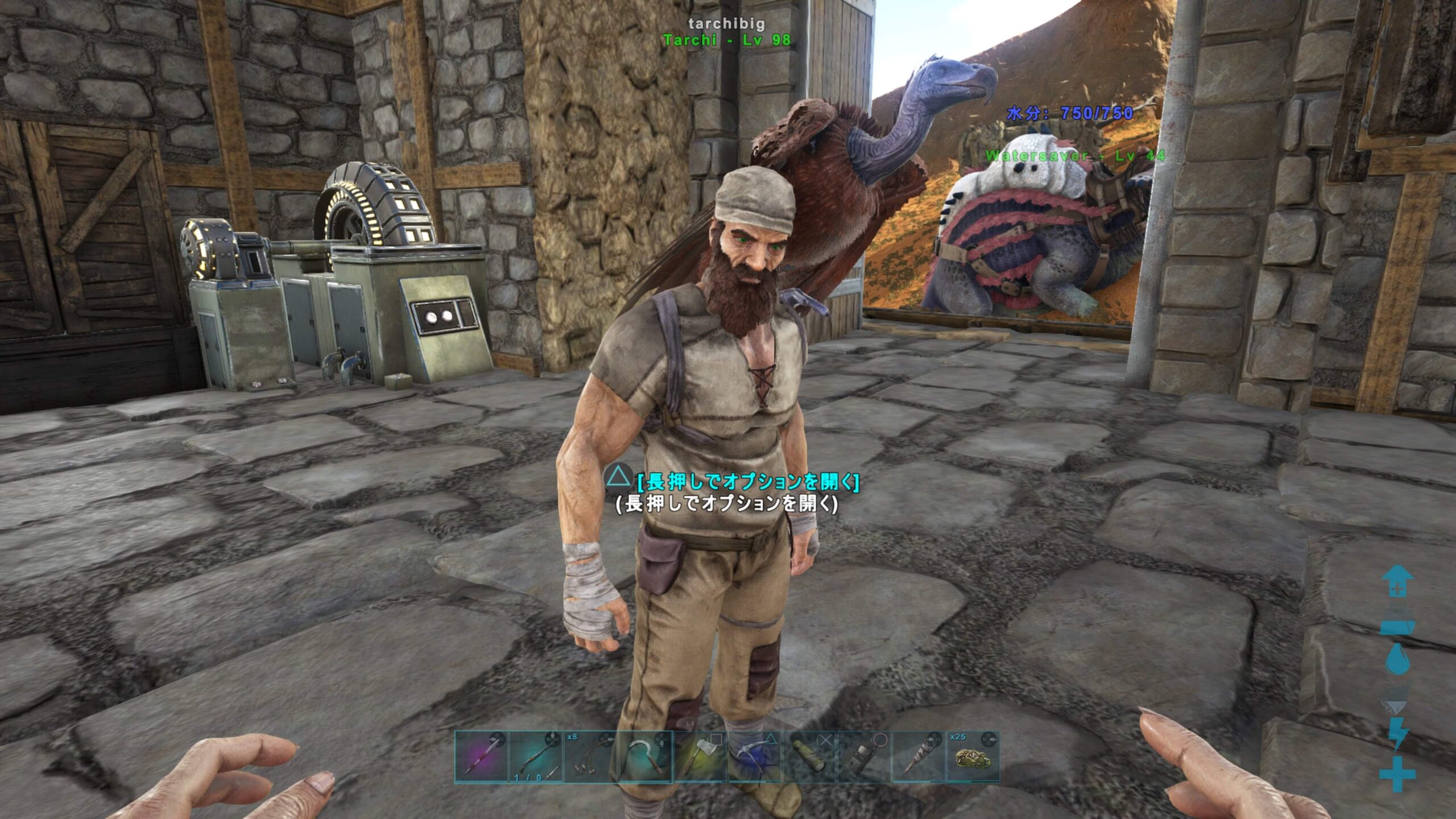Select the pickaxe hotbar slot
This screenshot has width=1456, height=819.
pyautogui.click(x=754, y=757)
